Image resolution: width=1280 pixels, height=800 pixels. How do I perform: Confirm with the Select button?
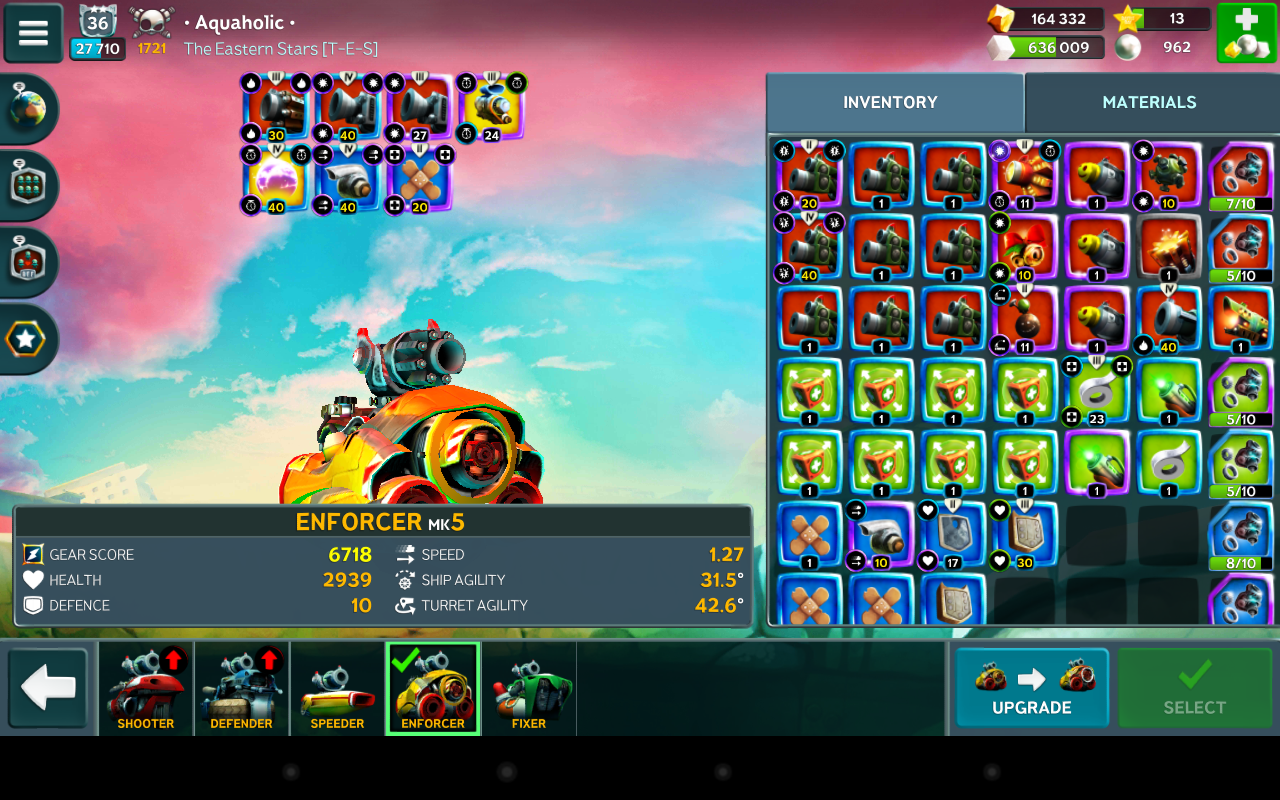pos(1194,687)
